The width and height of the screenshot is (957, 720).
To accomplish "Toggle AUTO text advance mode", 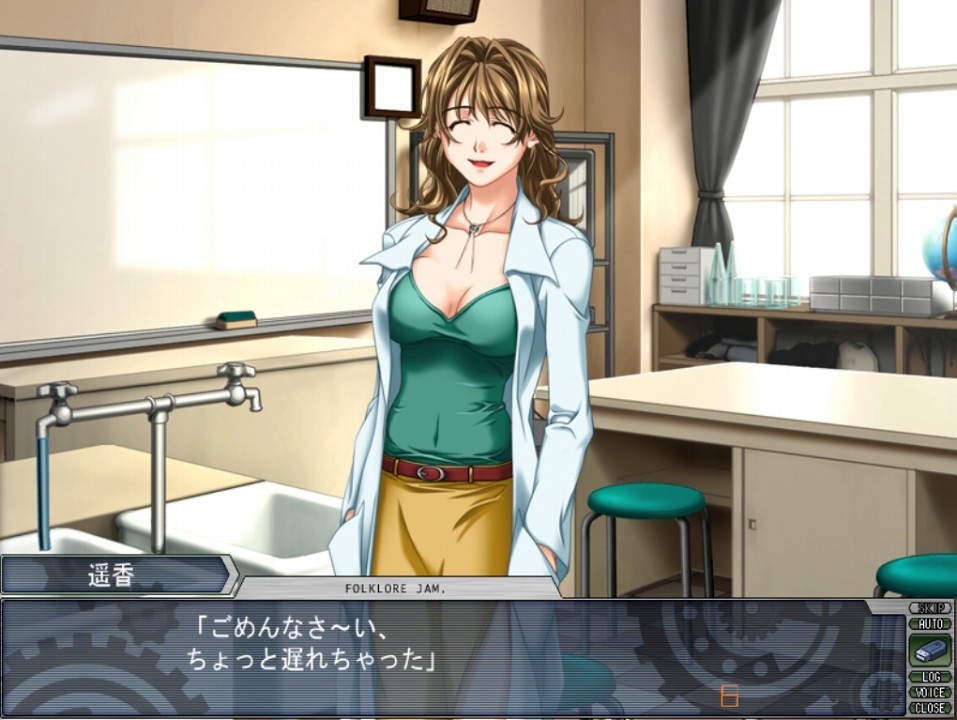I will coord(929,623).
